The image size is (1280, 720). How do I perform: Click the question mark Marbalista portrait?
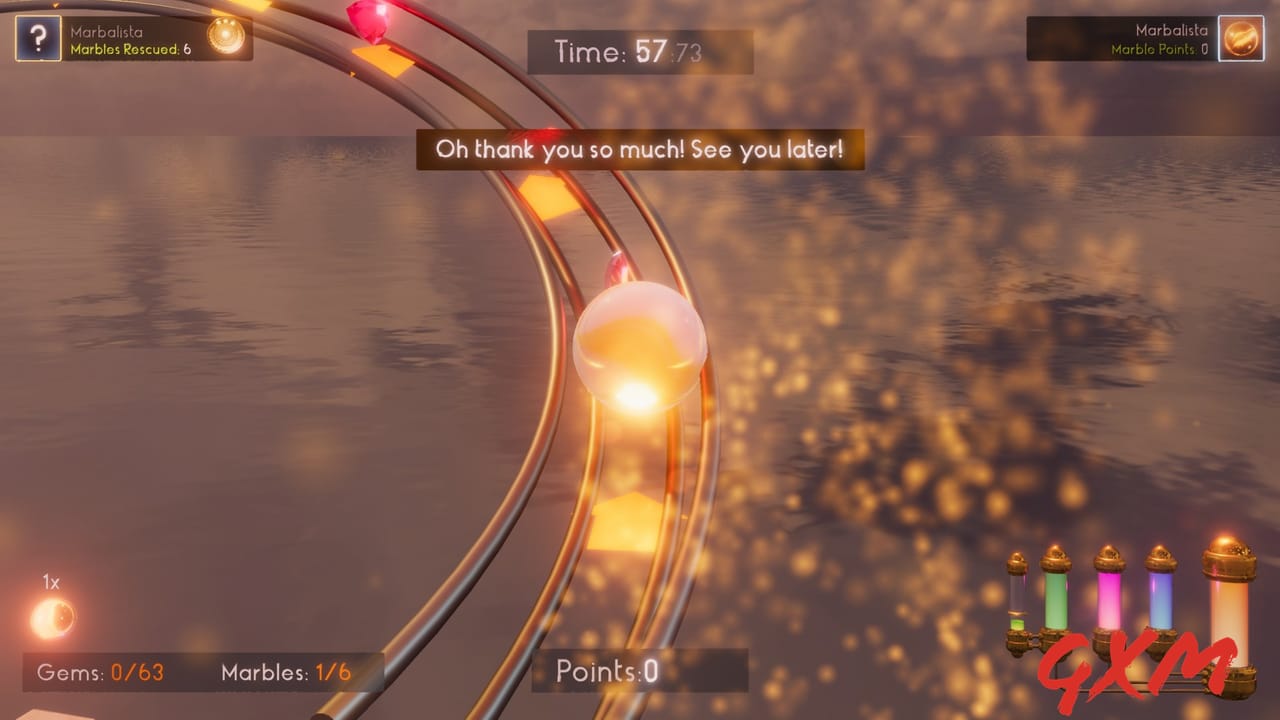[39, 40]
